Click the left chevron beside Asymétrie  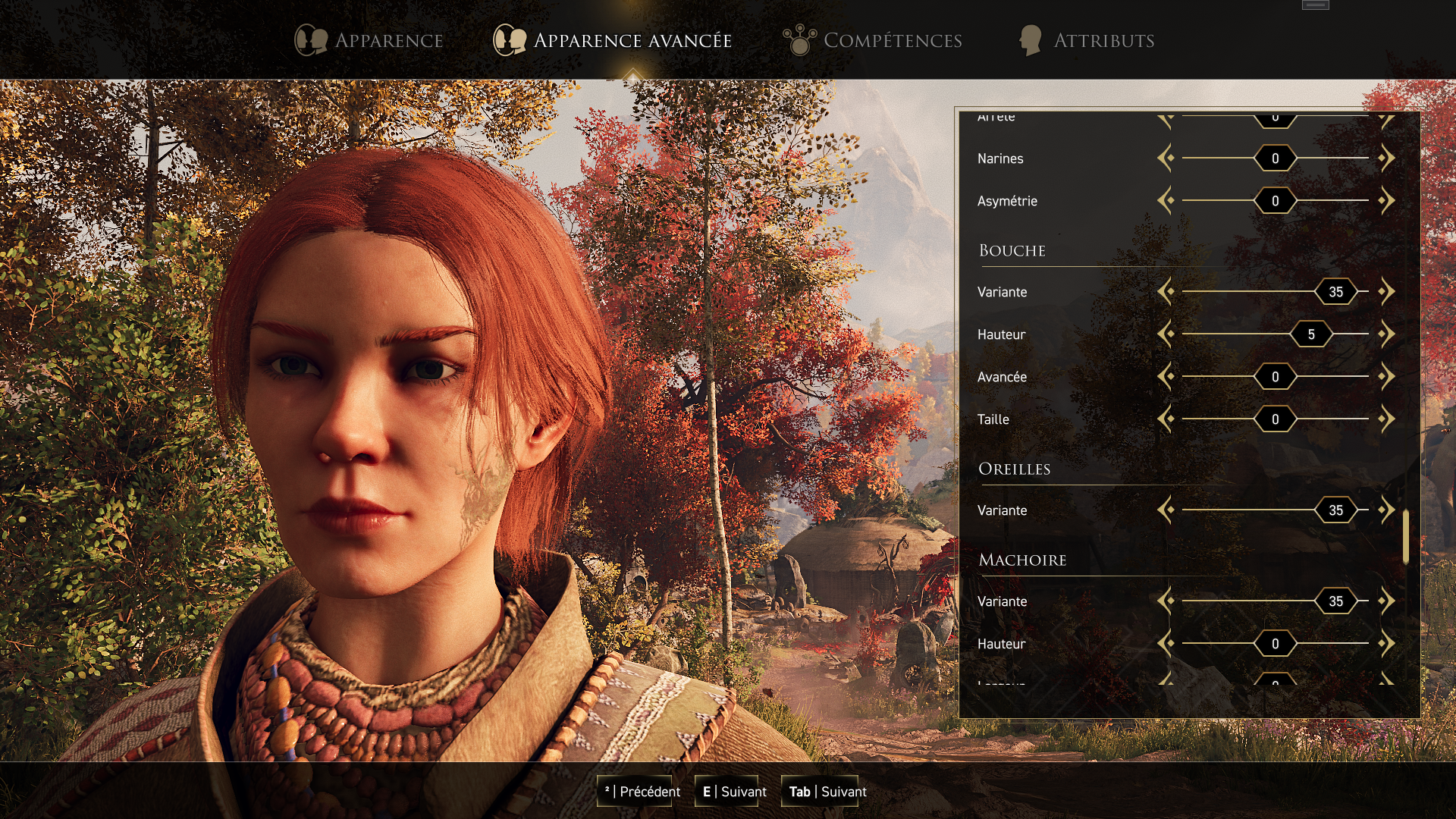pyautogui.click(x=1167, y=201)
